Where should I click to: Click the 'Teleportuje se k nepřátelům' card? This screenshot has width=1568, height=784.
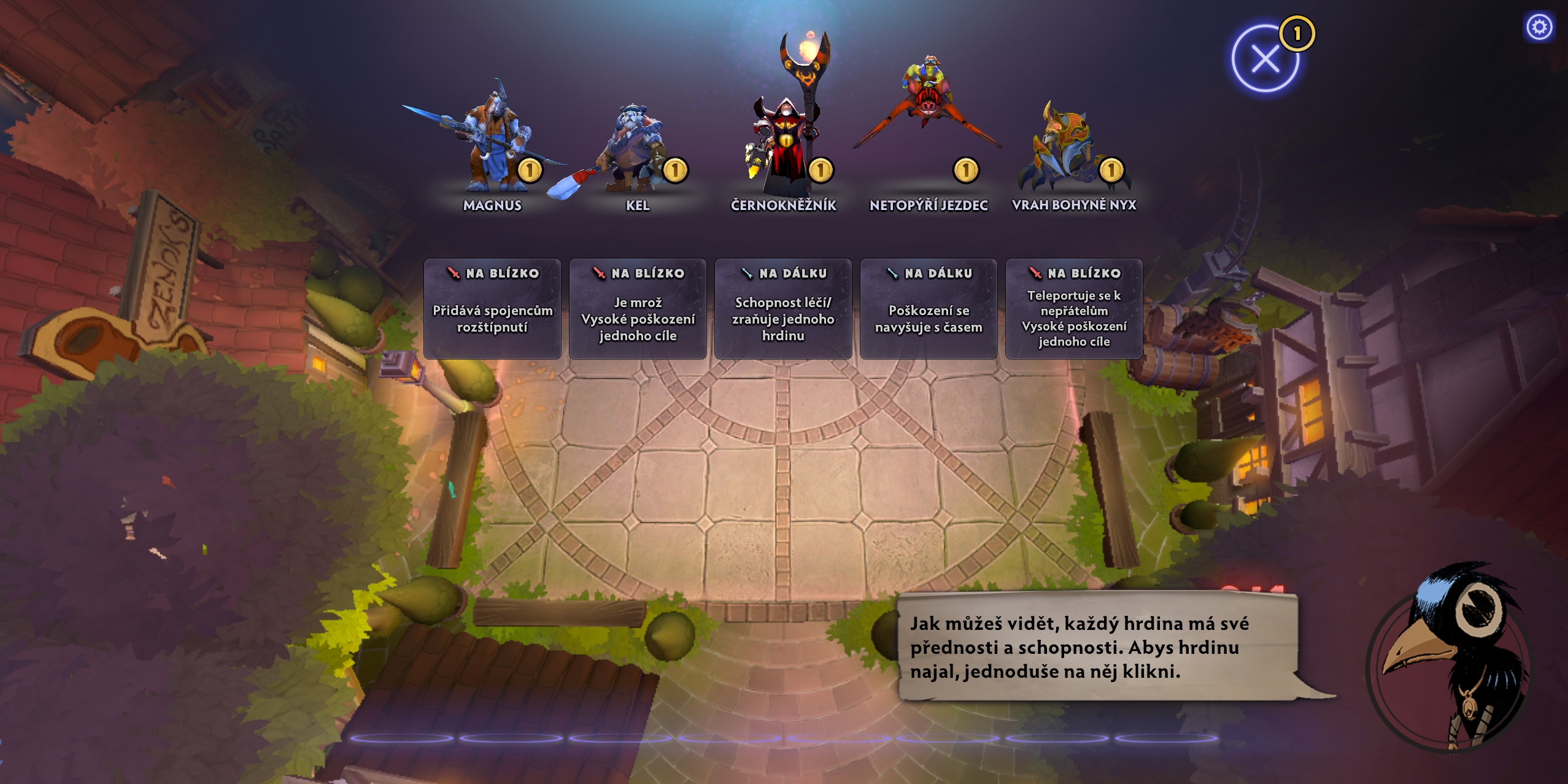[1074, 309]
